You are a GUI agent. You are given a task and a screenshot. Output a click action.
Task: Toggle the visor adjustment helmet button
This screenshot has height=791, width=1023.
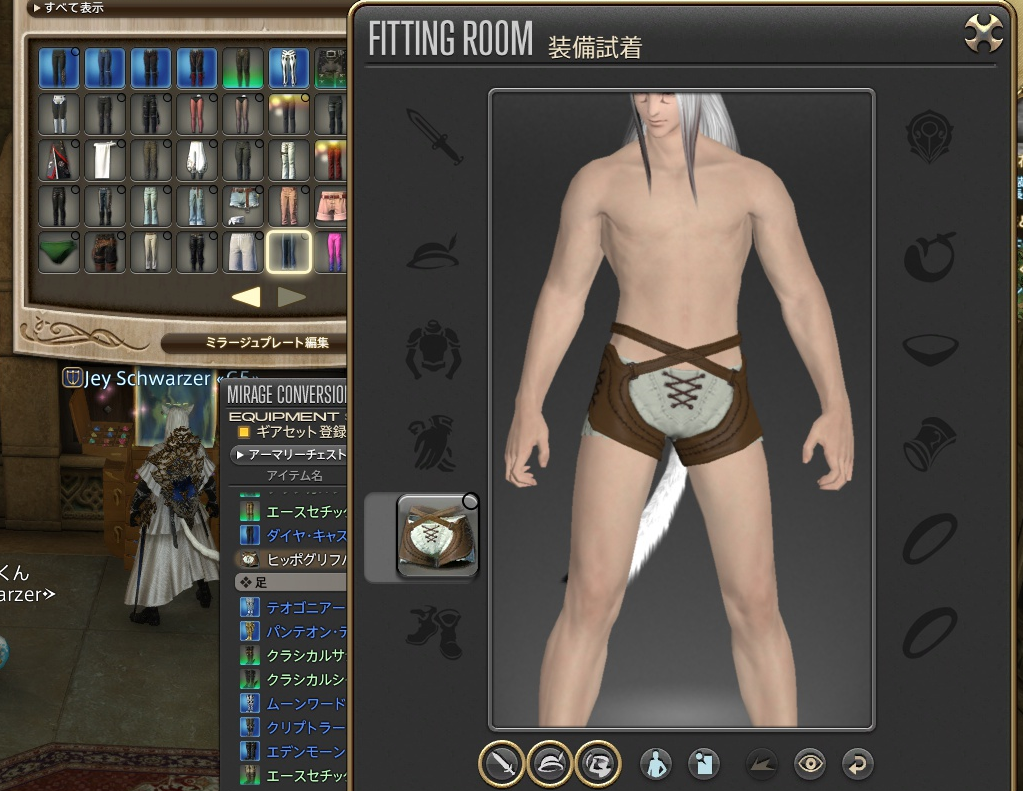pos(598,764)
